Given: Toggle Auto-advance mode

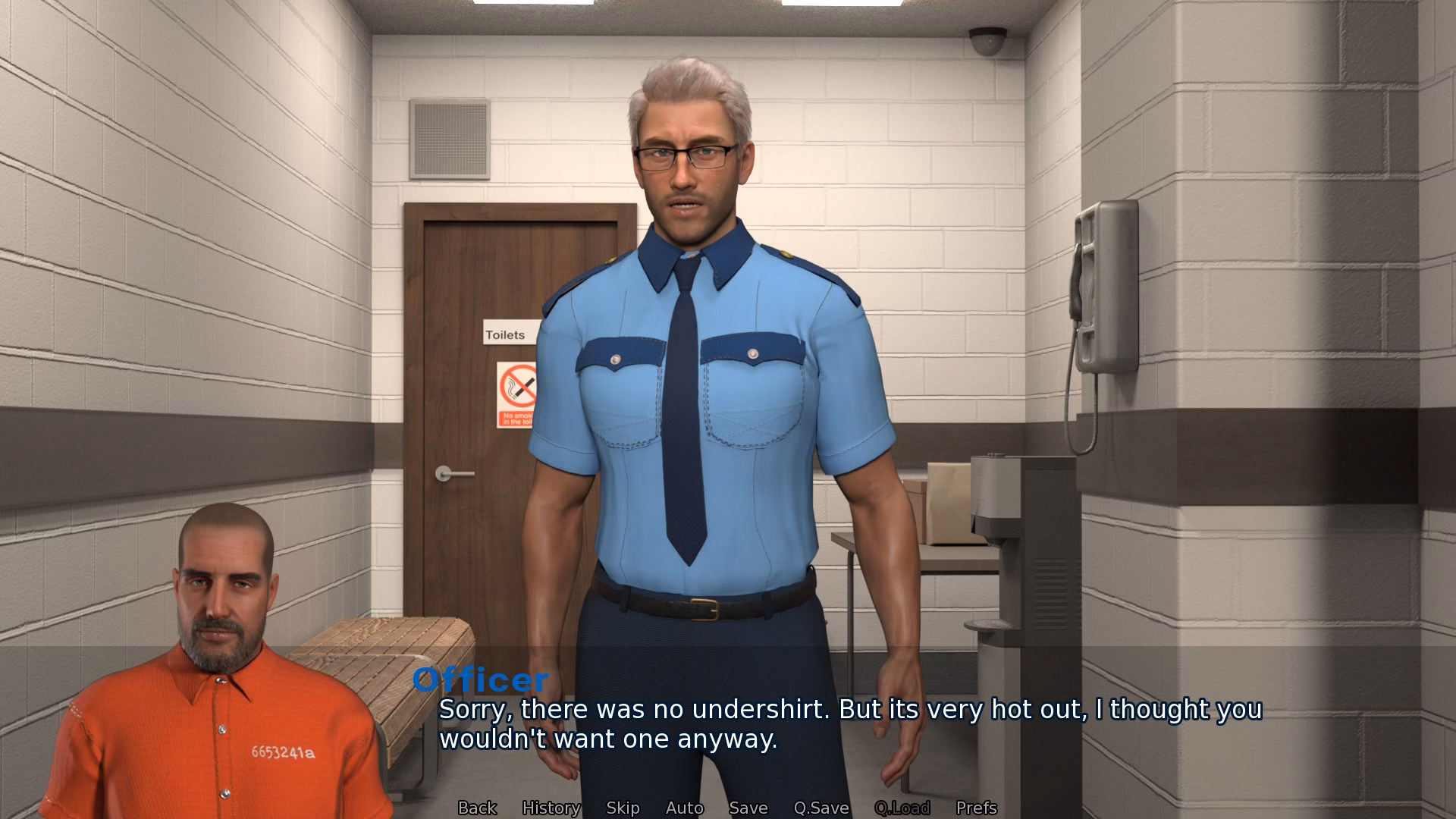Looking at the screenshot, I should click(x=683, y=808).
